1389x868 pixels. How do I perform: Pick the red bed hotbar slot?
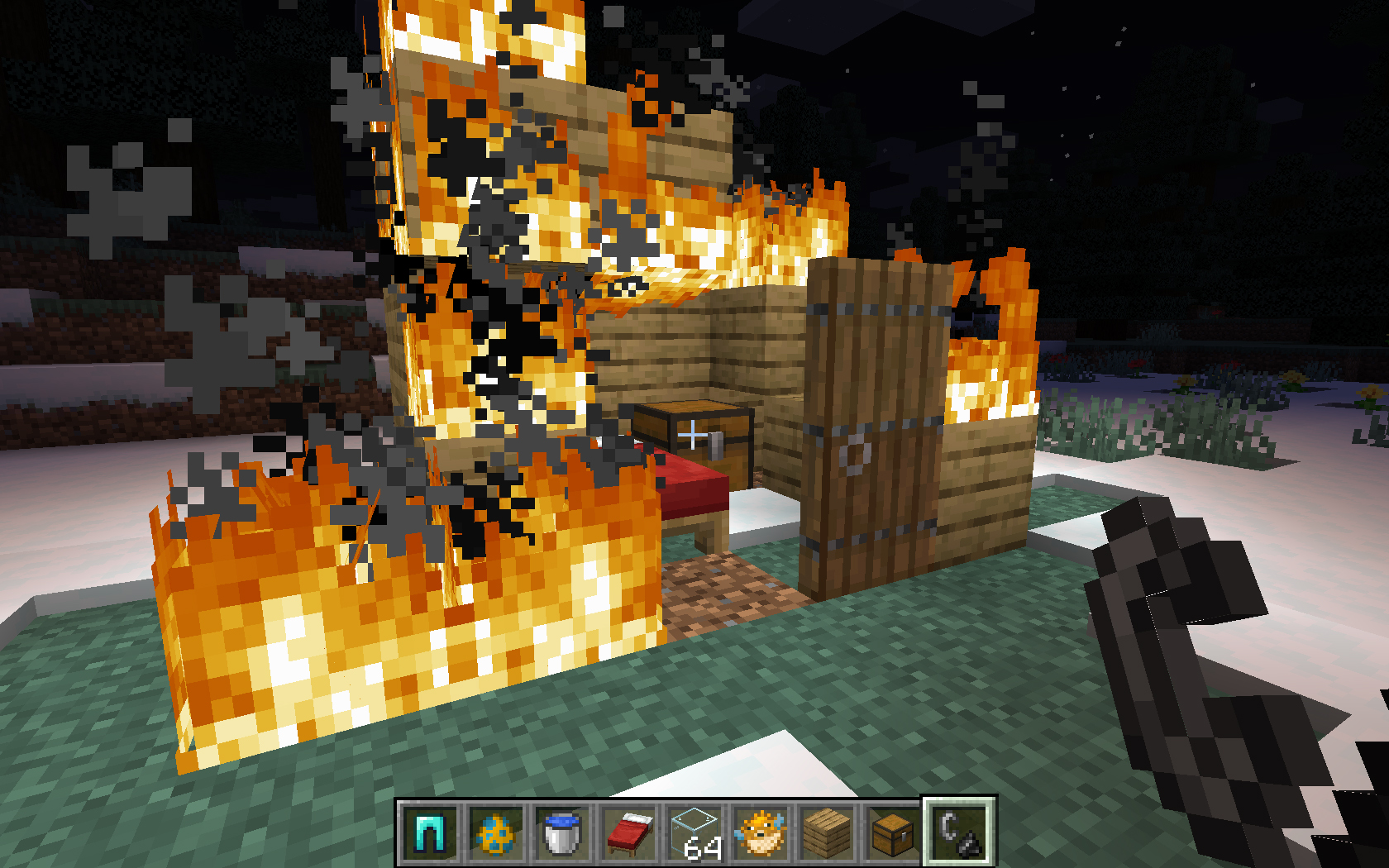[628, 832]
